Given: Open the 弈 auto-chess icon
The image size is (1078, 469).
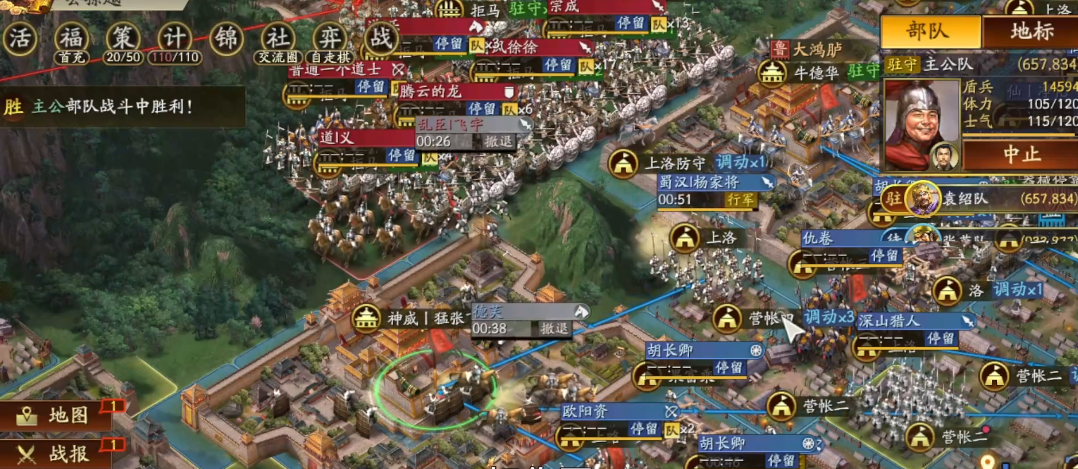Looking at the screenshot, I should (x=328, y=38).
